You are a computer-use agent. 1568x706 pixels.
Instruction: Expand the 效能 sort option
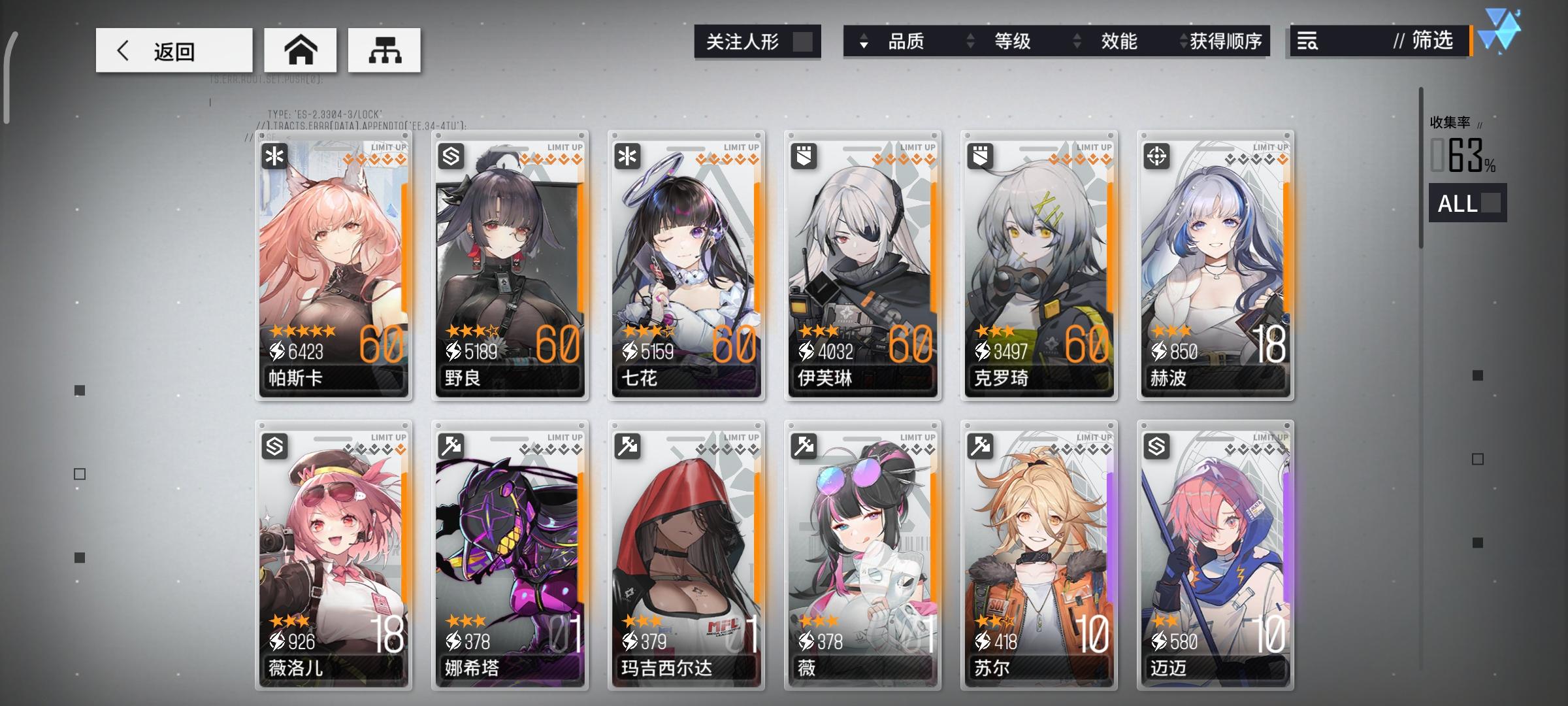click(1119, 41)
